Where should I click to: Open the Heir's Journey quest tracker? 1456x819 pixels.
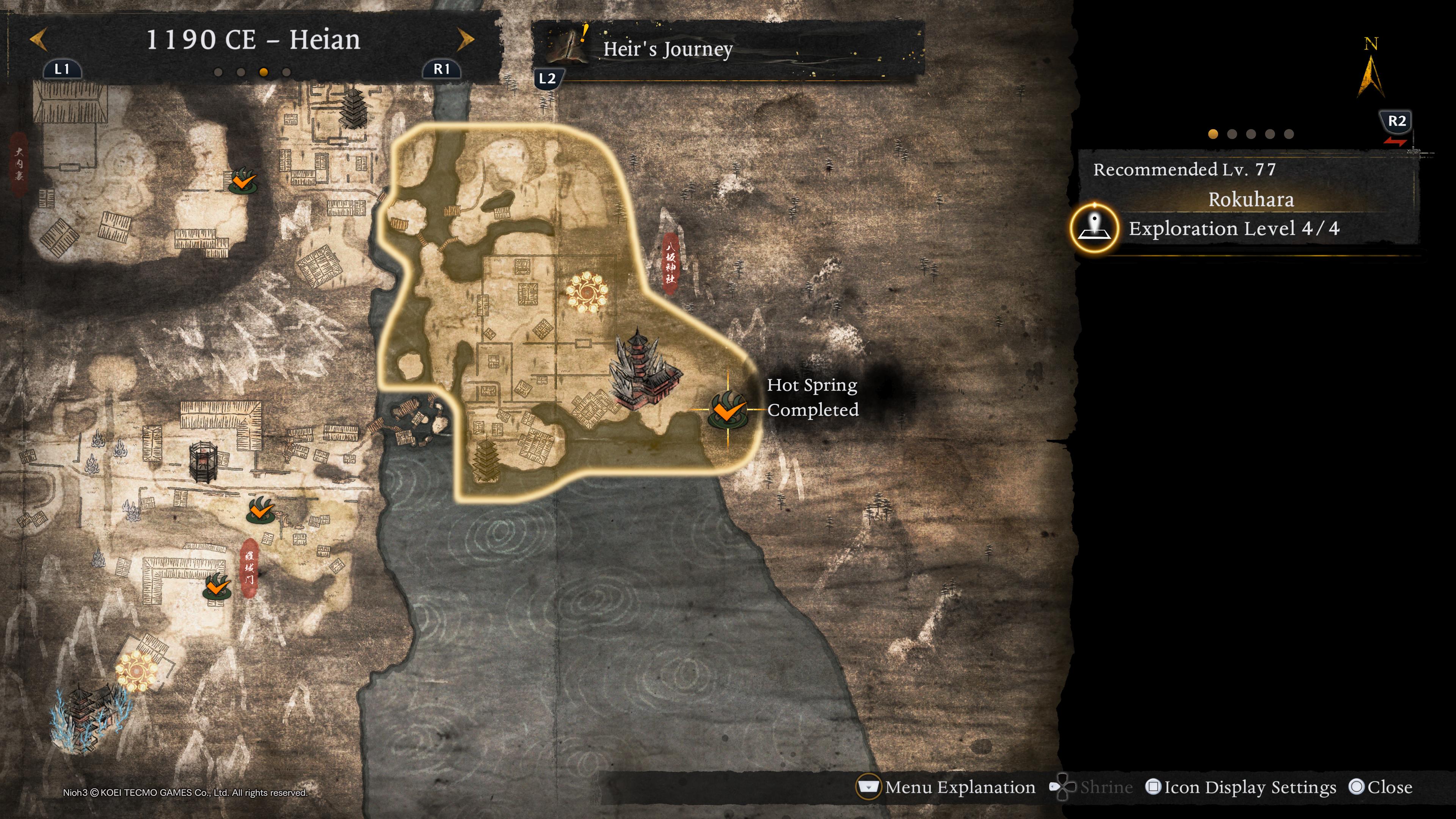pyautogui.click(x=667, y=50)
